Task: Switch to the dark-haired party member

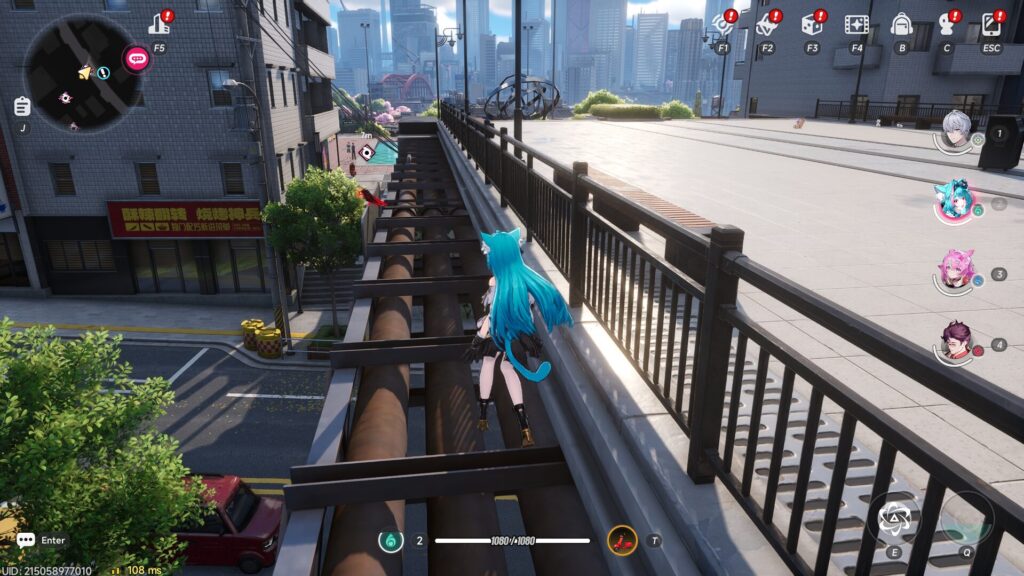Action: point(956,340)
